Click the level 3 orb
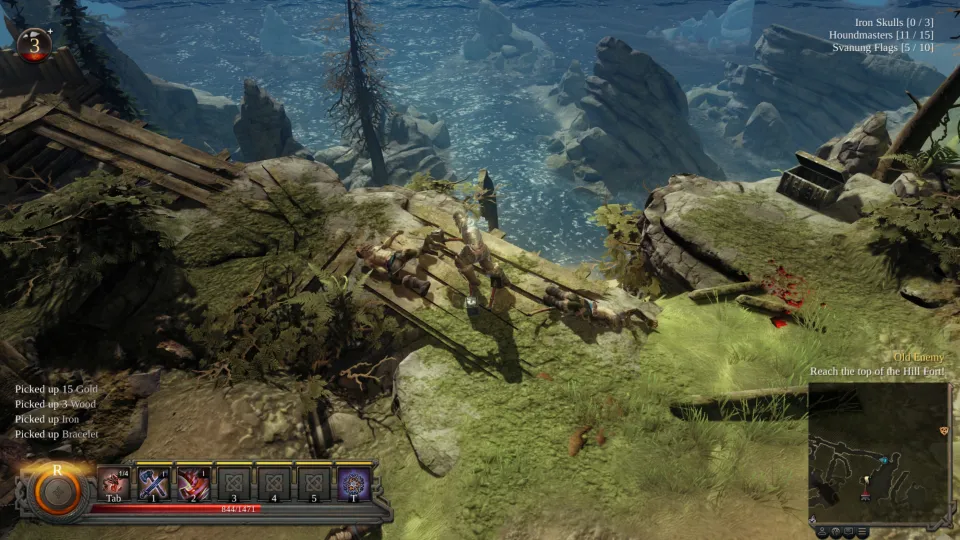960x540 pixels. point(34,44)
